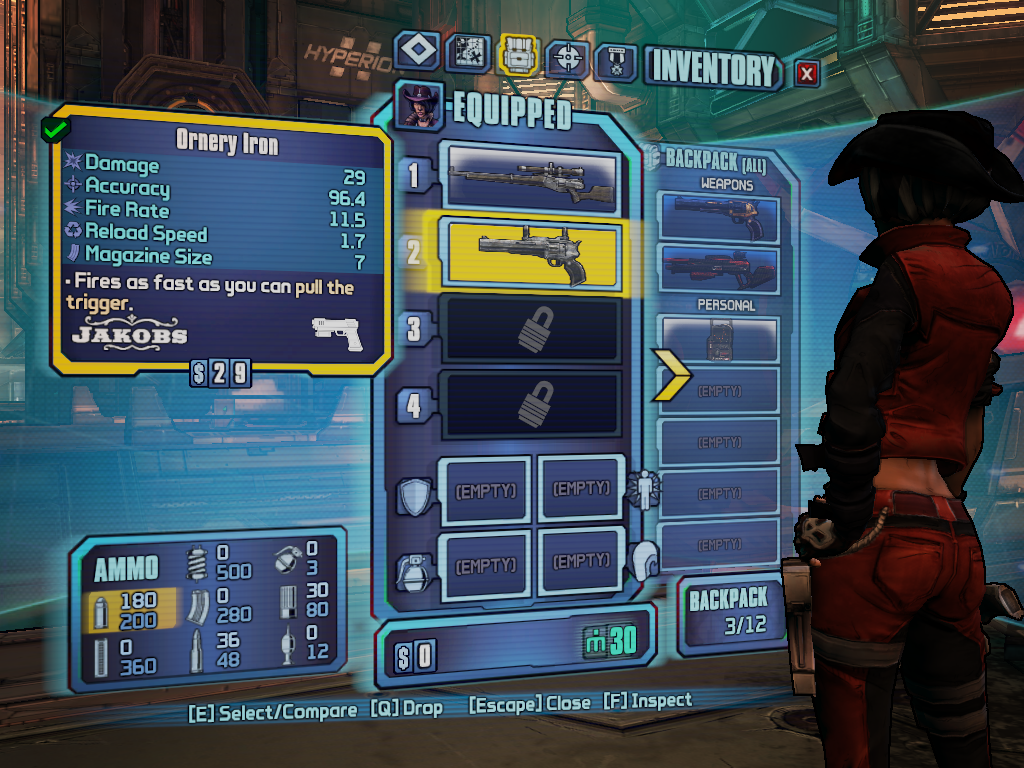This screenshot has width=1024, height=768.
Task: Select the item under the Personal heading
Action: click(x=719, y=340)
